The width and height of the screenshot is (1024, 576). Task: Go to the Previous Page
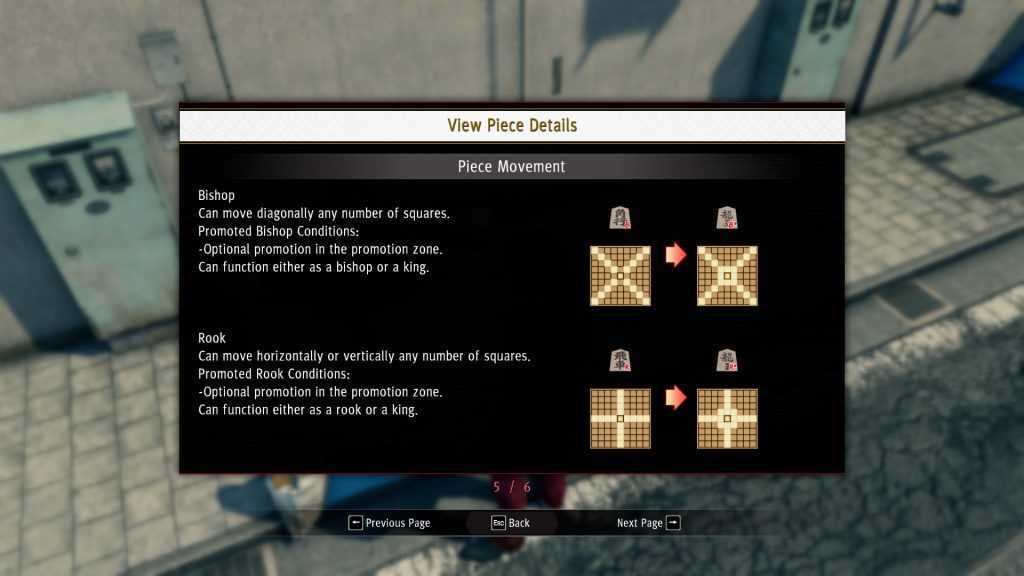click(x=389, y=523)
